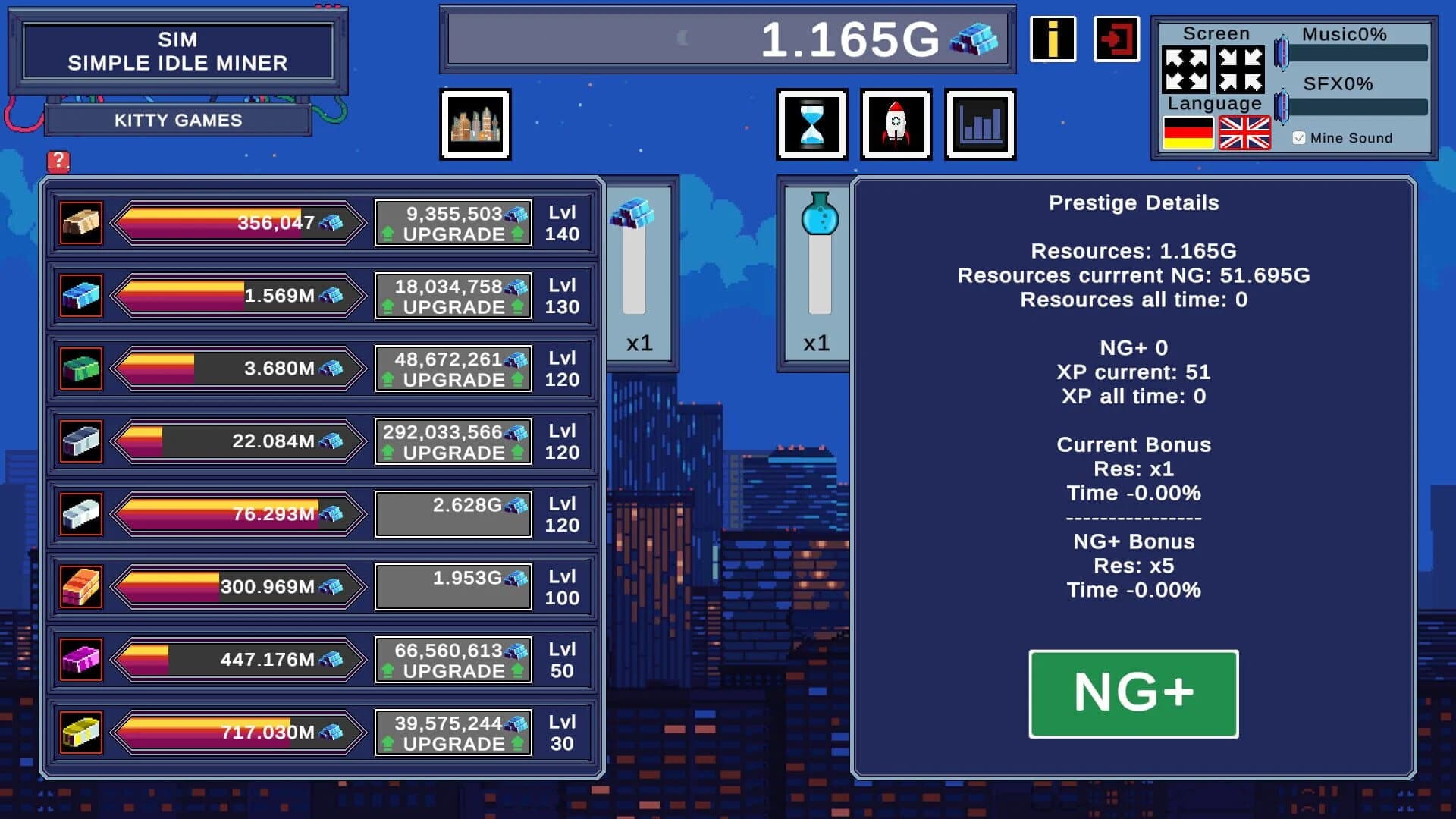The width and height of the screenshot is (1456, 819).
Task: Toggle the Mine Sound checkbox
Action: point(1299,137)
